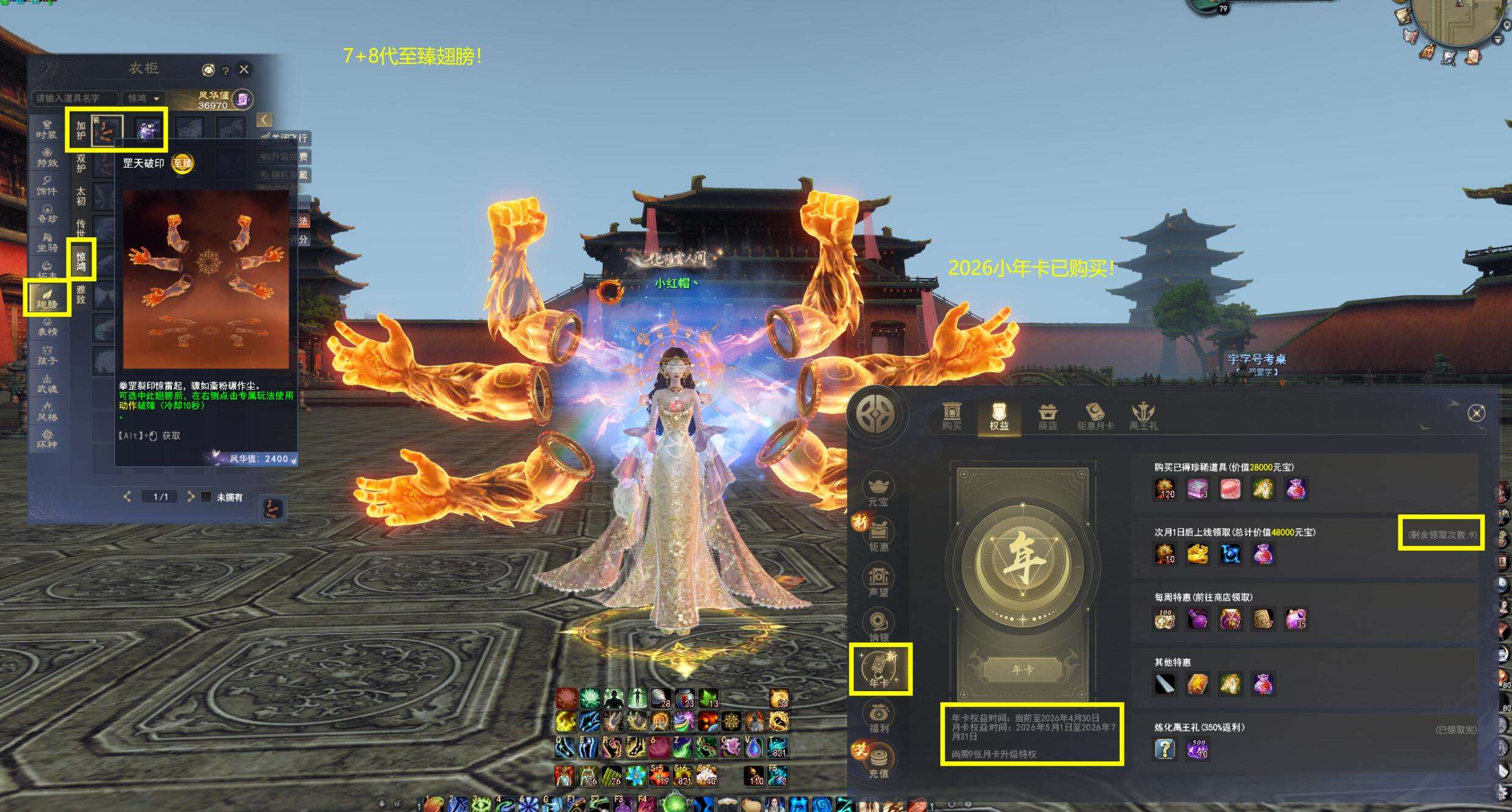The width and height of the screenshot is (1512, 812).
Task: Close the wardrobe (衣柜) panel
Action: 244,70
